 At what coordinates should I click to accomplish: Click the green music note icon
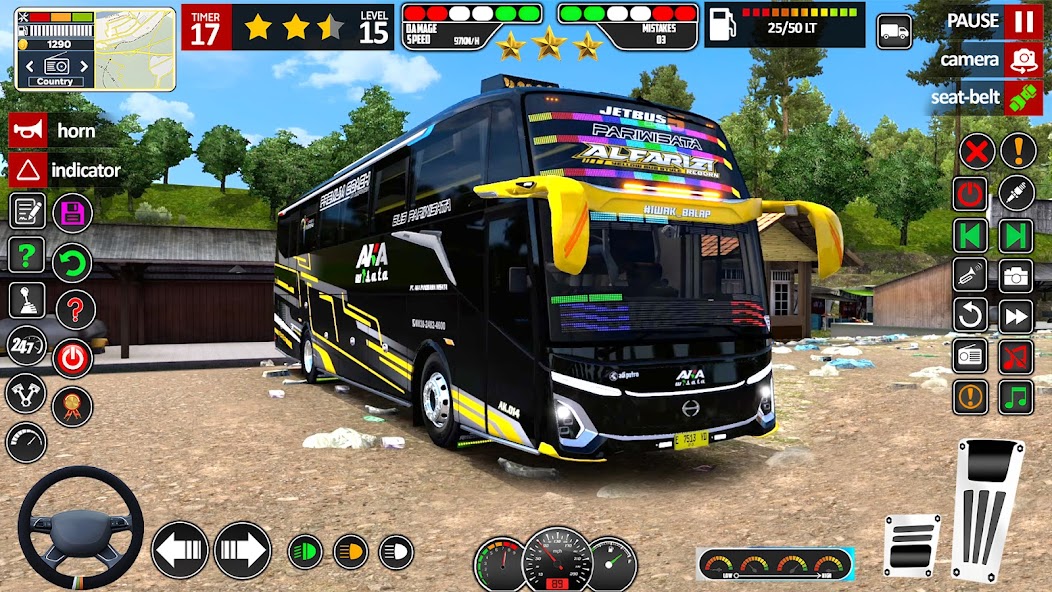pos(1016,396)
